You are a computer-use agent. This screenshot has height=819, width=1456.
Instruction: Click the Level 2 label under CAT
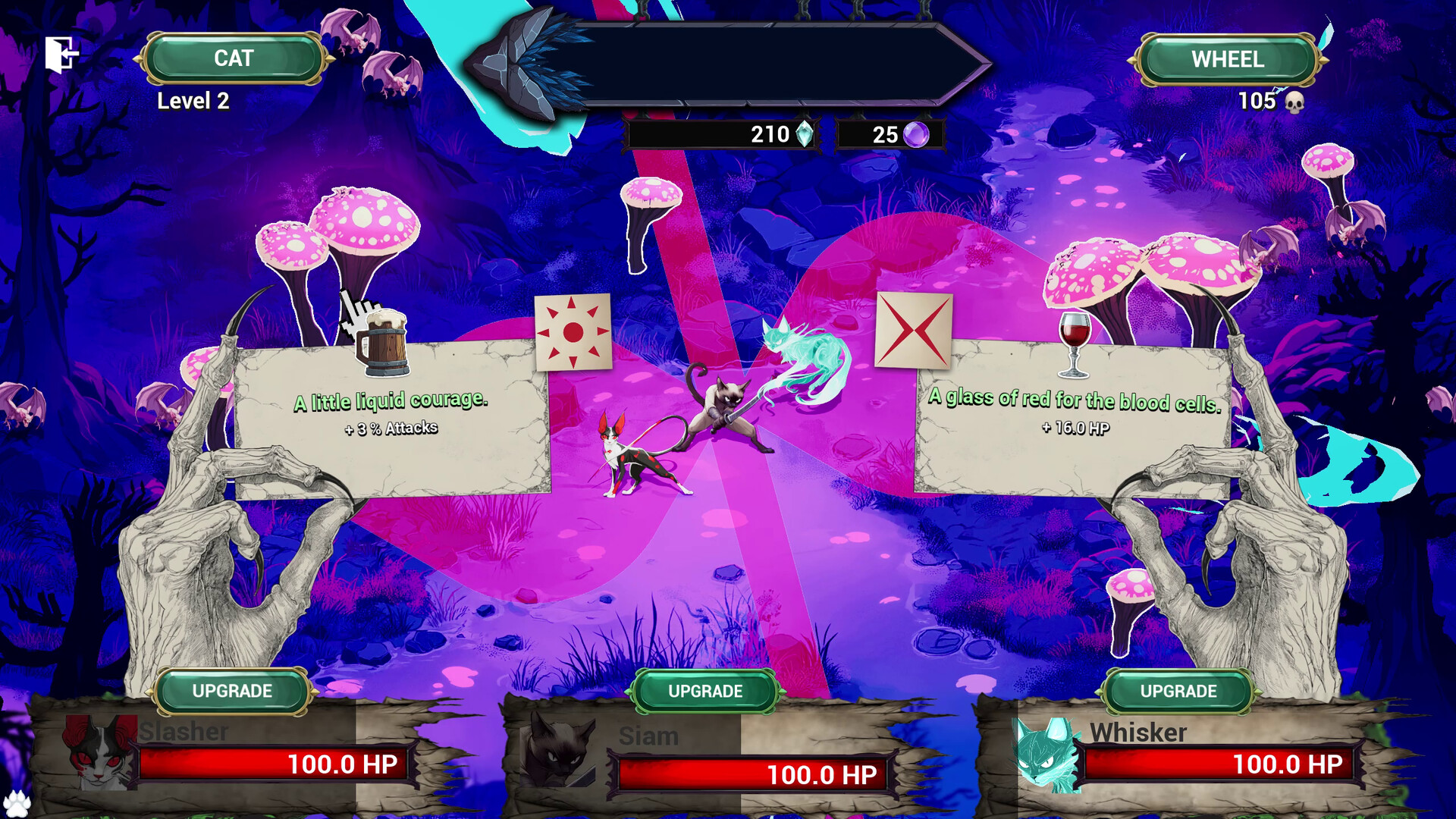[193, 101]
